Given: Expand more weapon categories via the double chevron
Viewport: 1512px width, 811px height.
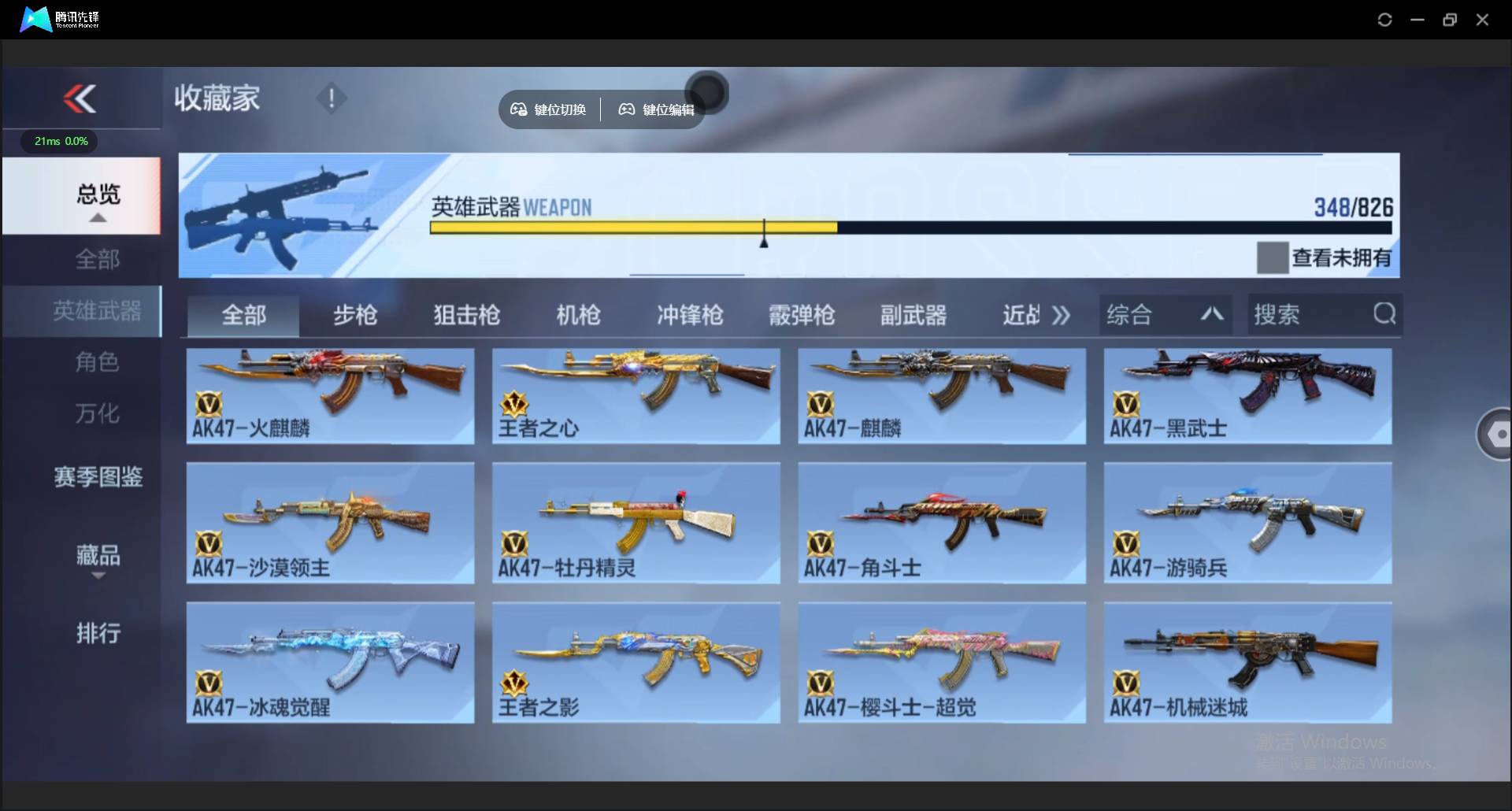Looking at the screenshot, I should point(1062,314).
